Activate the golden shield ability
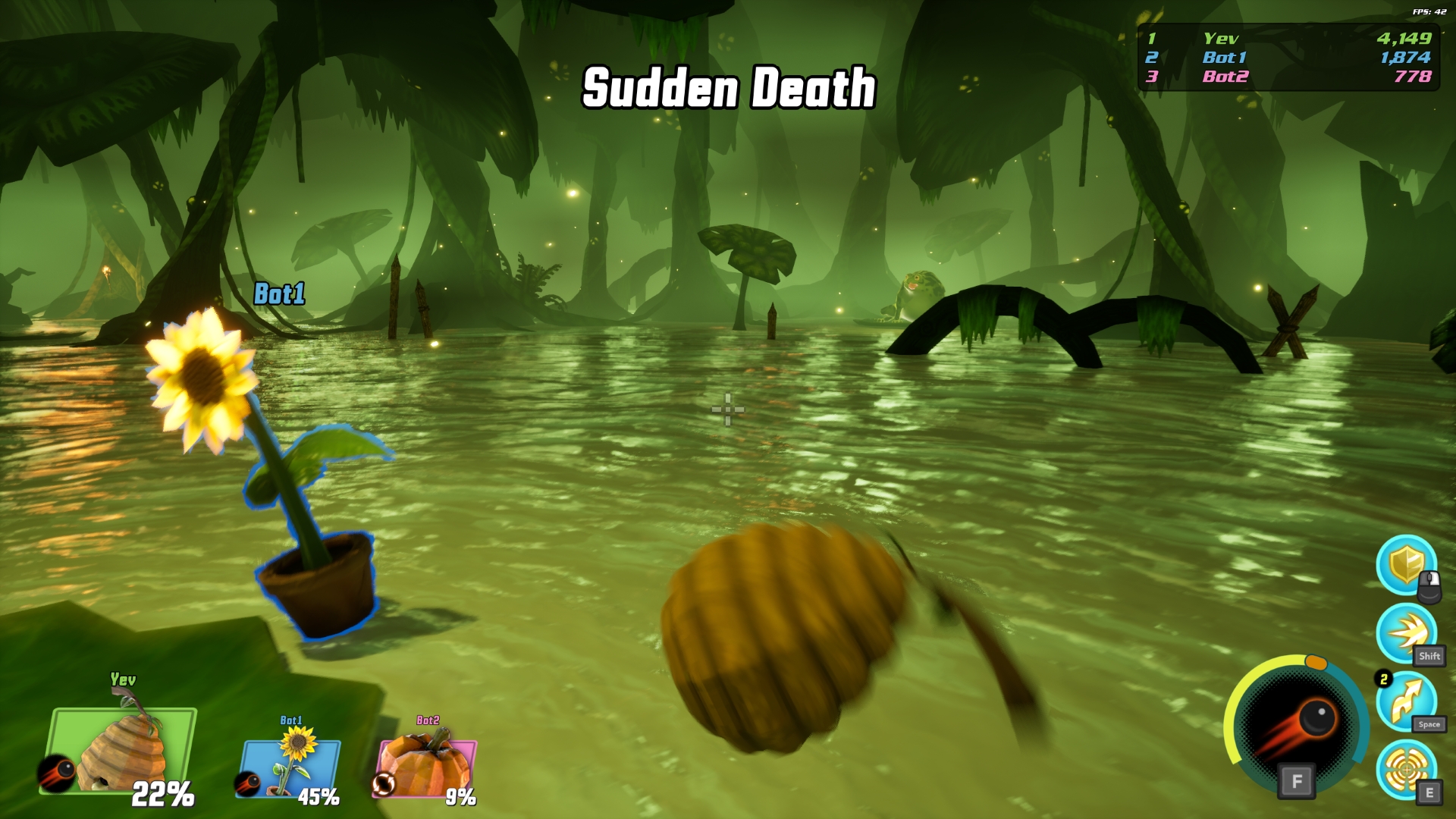Screen dimensions: 1456x819 (1406, 565)
